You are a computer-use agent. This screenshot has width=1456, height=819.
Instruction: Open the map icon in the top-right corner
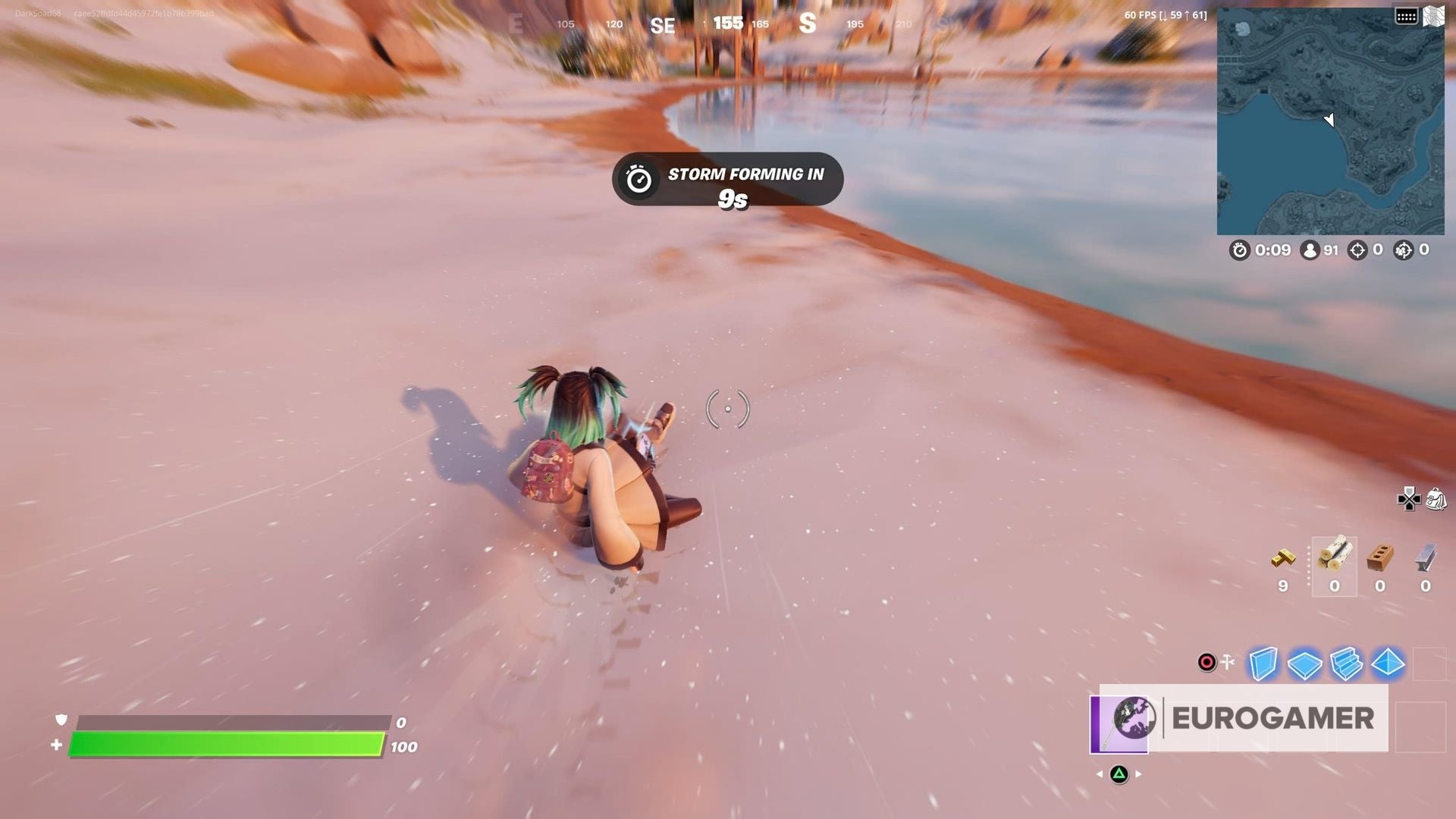coord(1436,15)
